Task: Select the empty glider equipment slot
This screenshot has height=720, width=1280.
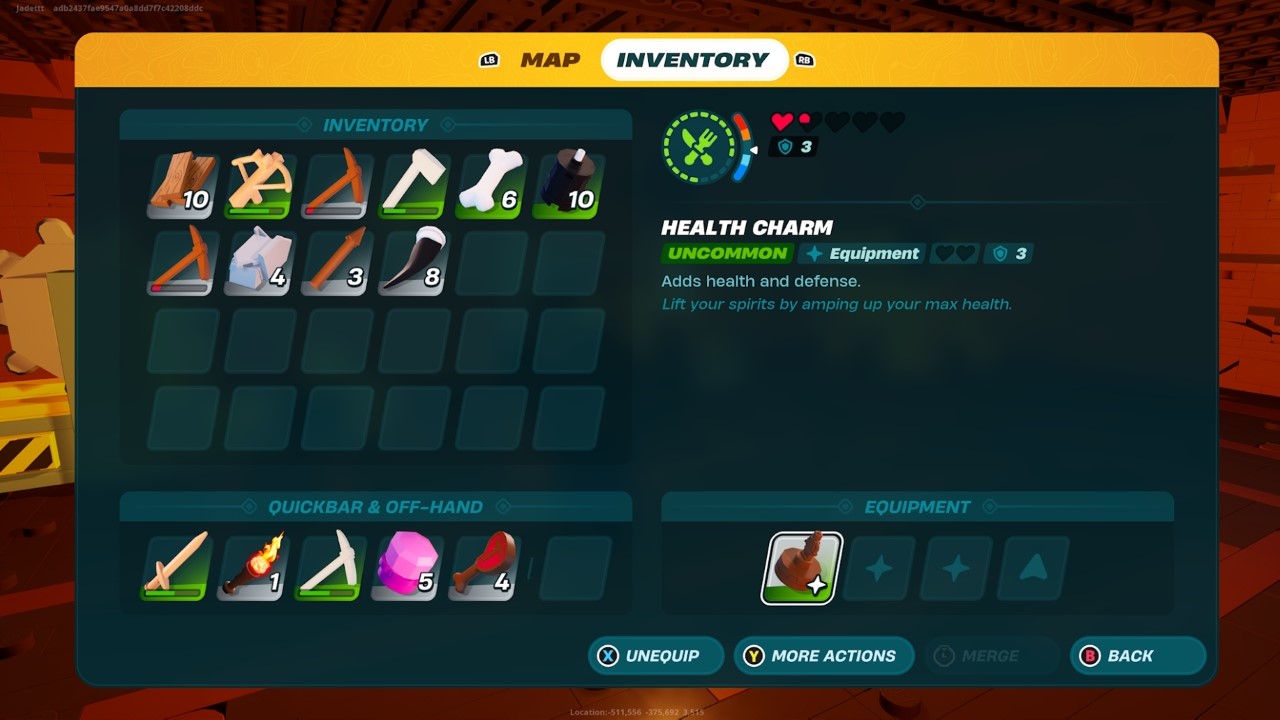Action: [x=1034, y=568]
